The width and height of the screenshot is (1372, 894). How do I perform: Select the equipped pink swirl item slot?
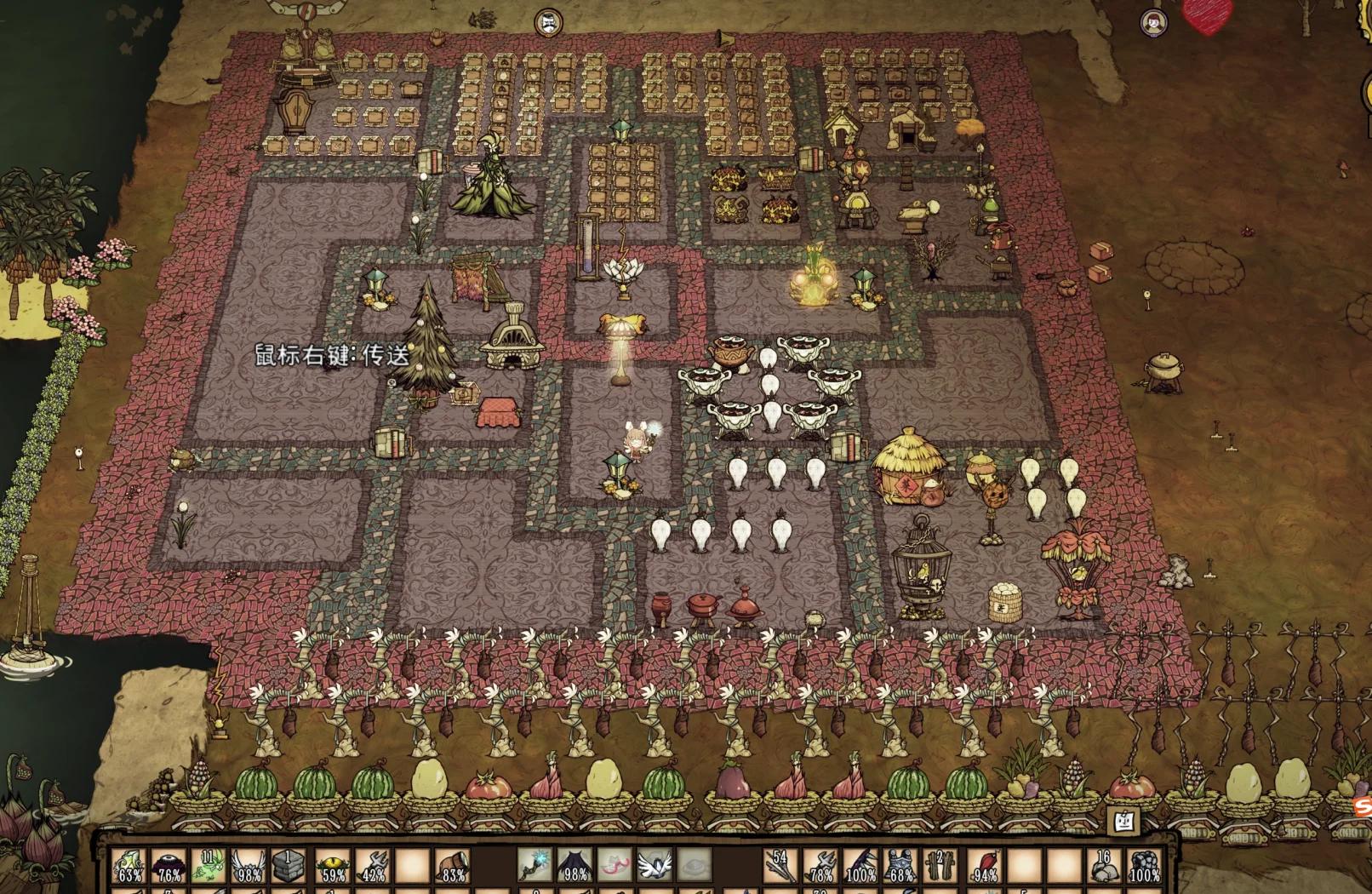point(615,866)
